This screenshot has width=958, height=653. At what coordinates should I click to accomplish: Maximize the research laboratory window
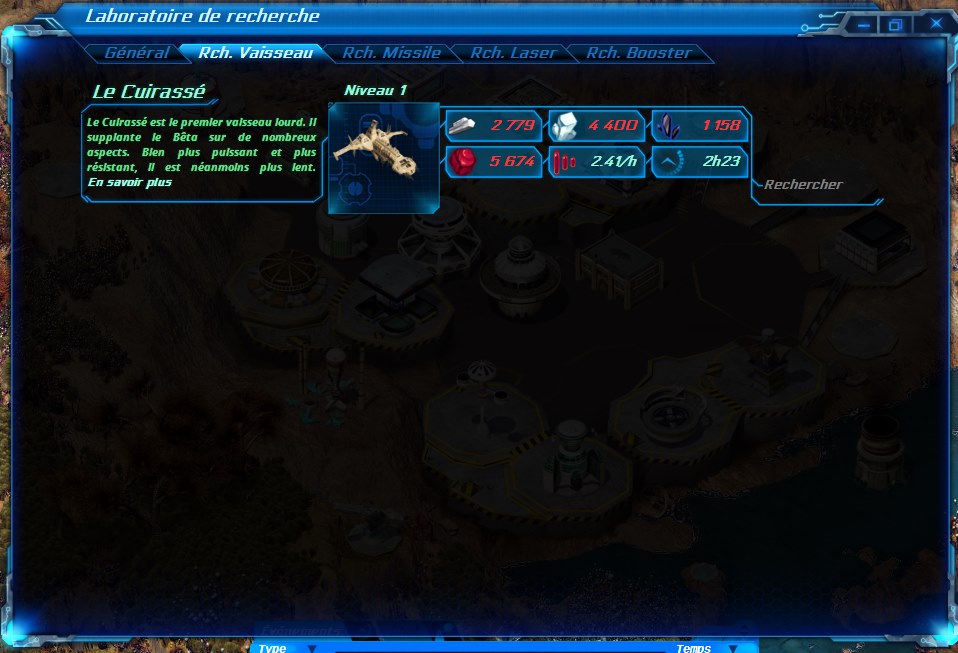[x=896, y=24]
